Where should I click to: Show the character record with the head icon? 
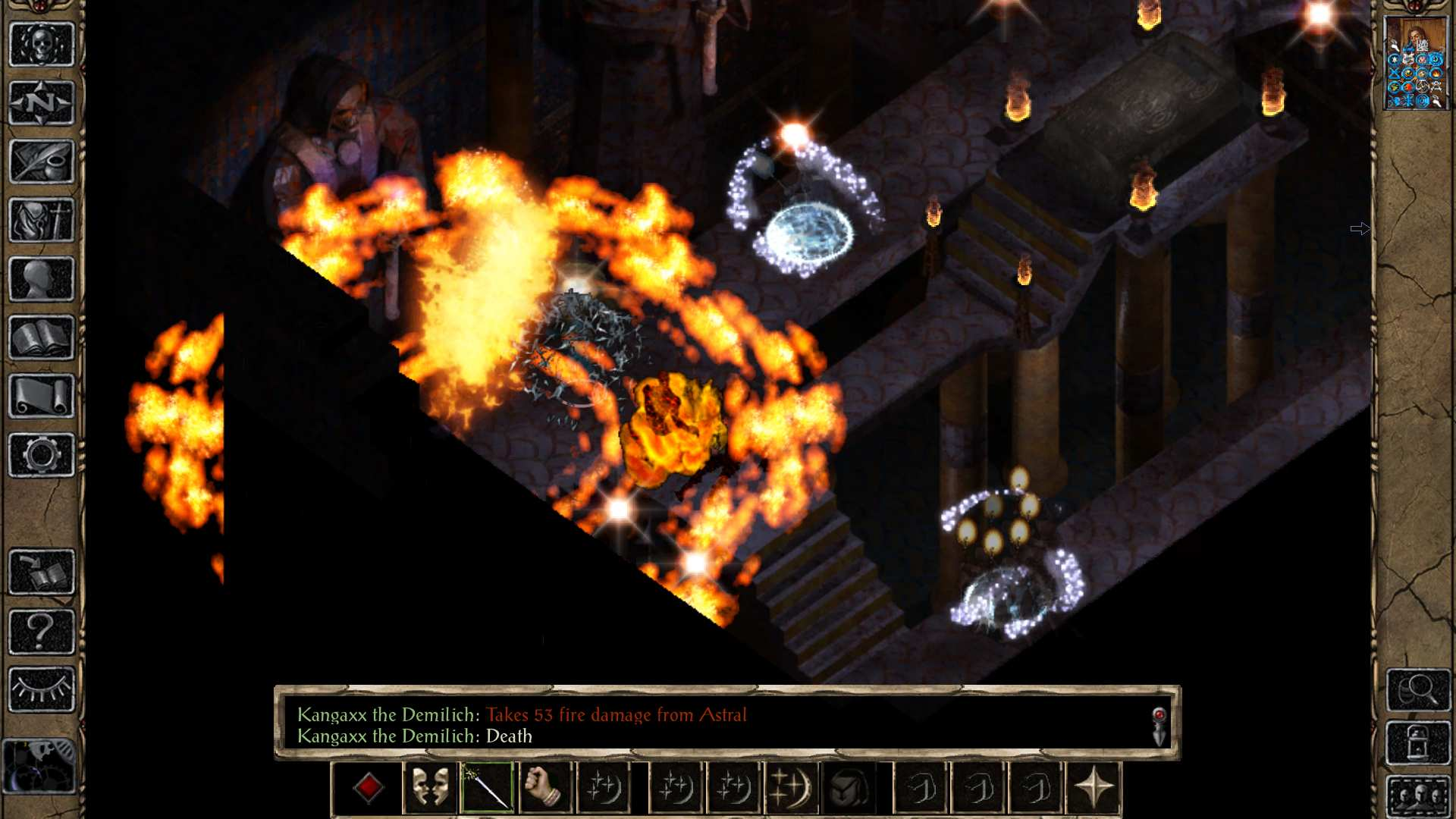coord(42,279)
